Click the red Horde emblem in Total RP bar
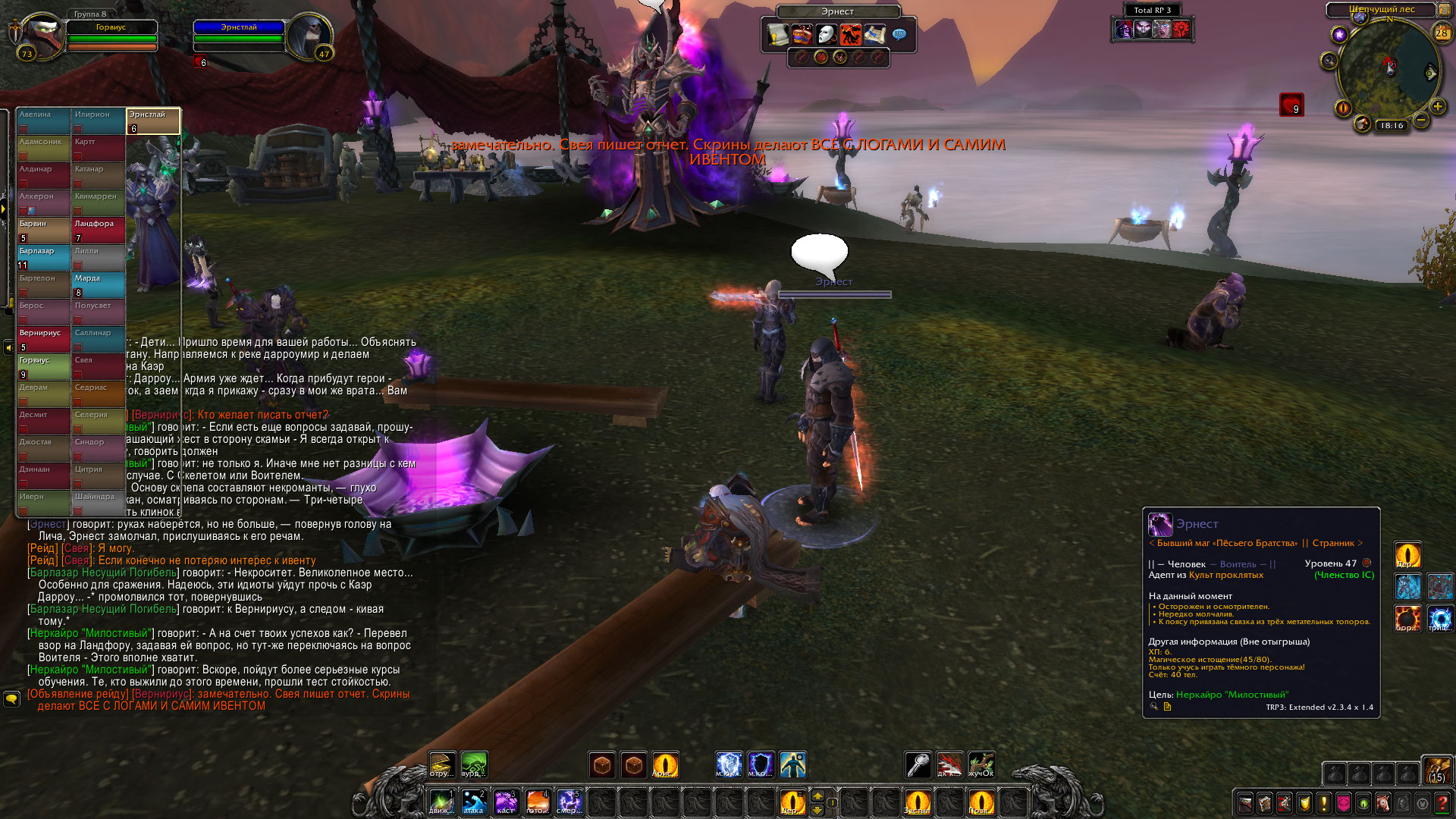Image resolution: width=1456 pixels, height=819 pixels. click(1181, 30)
